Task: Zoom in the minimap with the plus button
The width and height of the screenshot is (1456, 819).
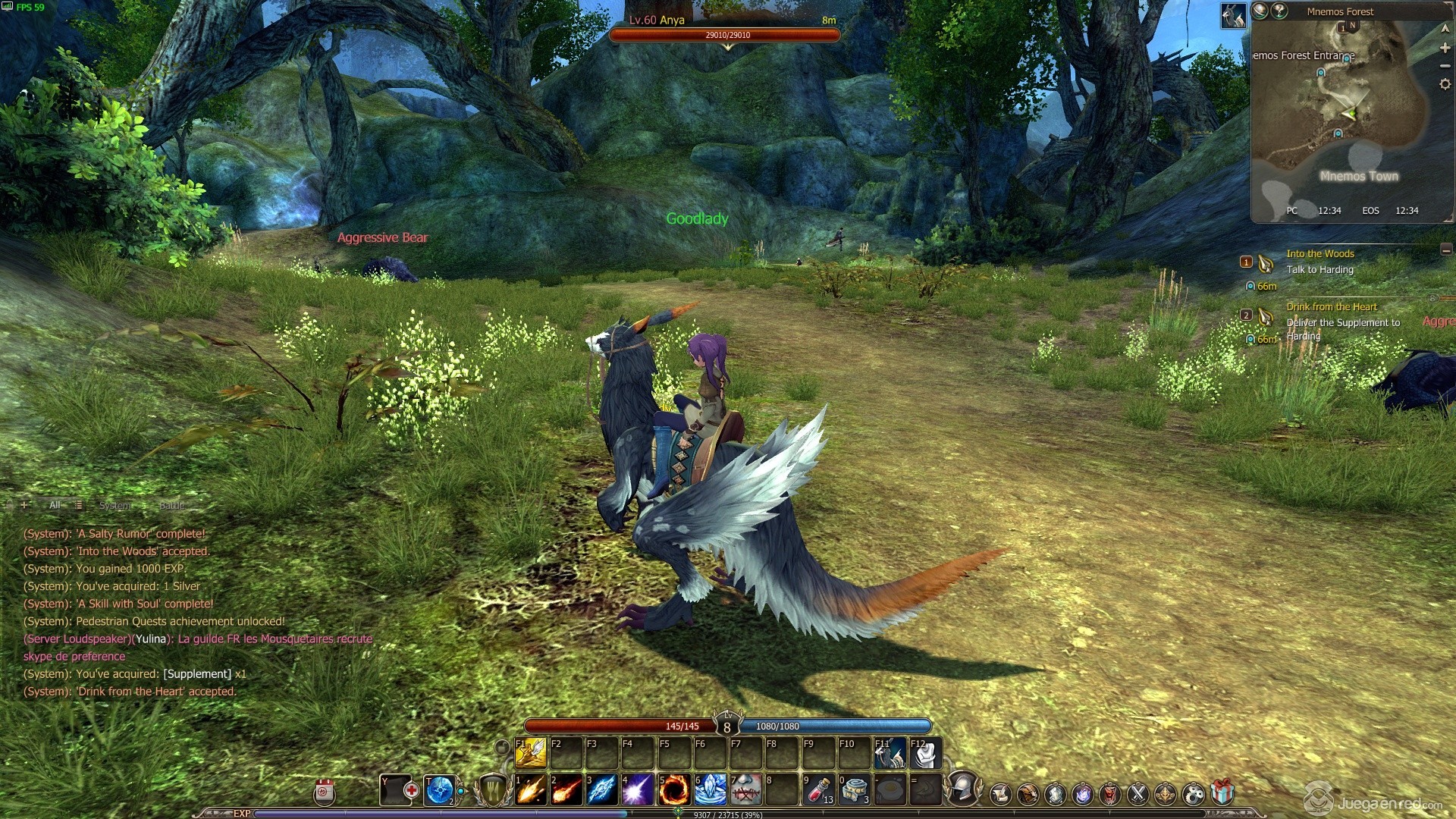Action: 1445,48
